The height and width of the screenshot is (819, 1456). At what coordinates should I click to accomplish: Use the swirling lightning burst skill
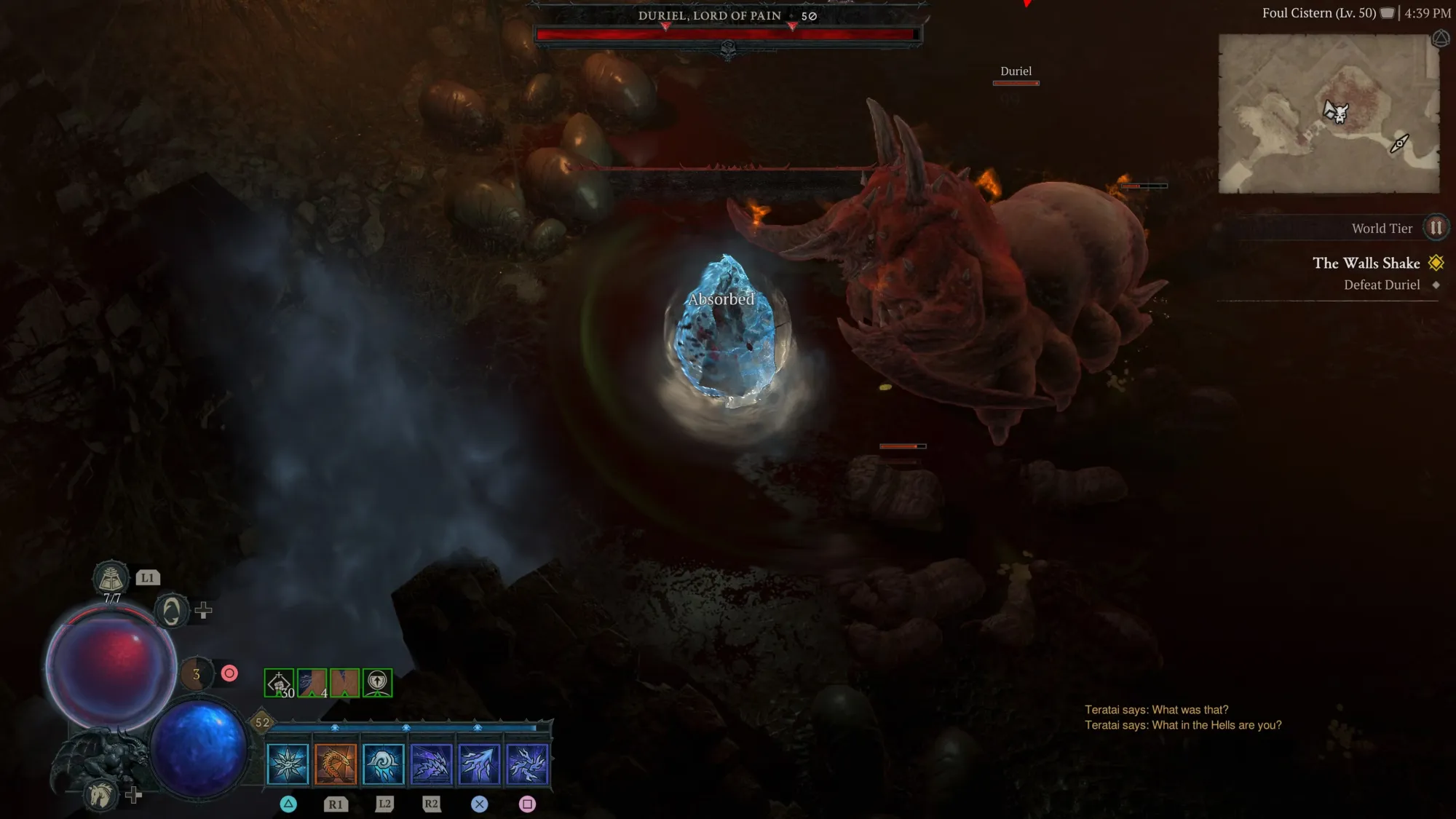(527, 764)
